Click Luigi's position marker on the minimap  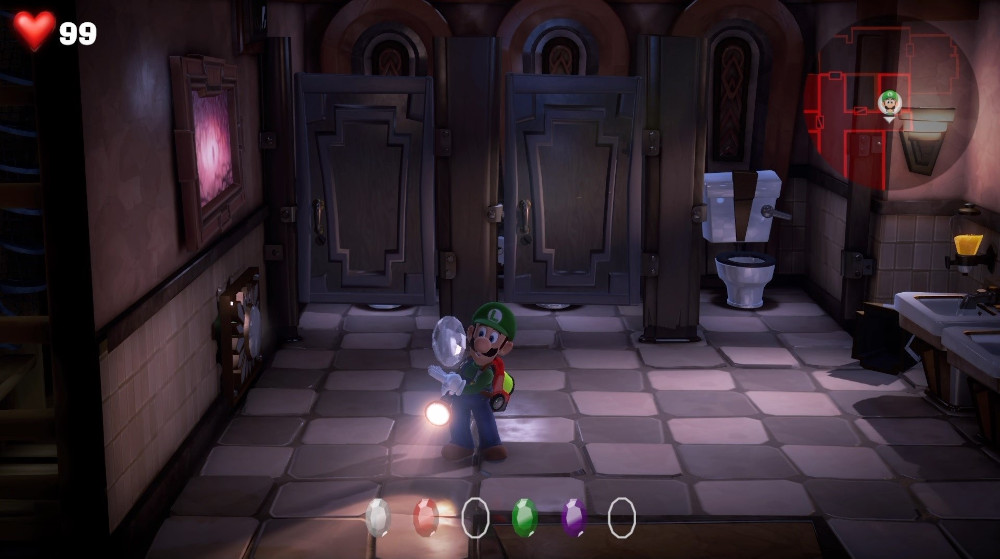(889, 102)
